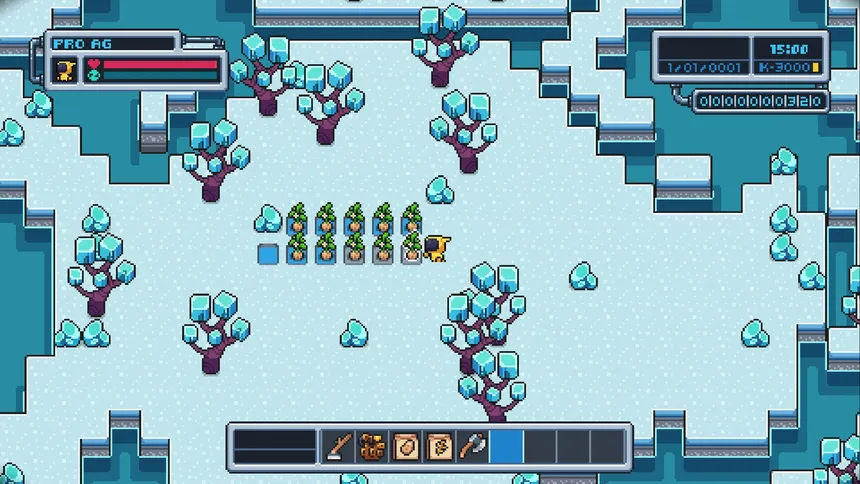Image resolution: width=860 pixels, height=484 pixels.
Task: Select the watering can hotbar slot
Action: tap(373, 445)
